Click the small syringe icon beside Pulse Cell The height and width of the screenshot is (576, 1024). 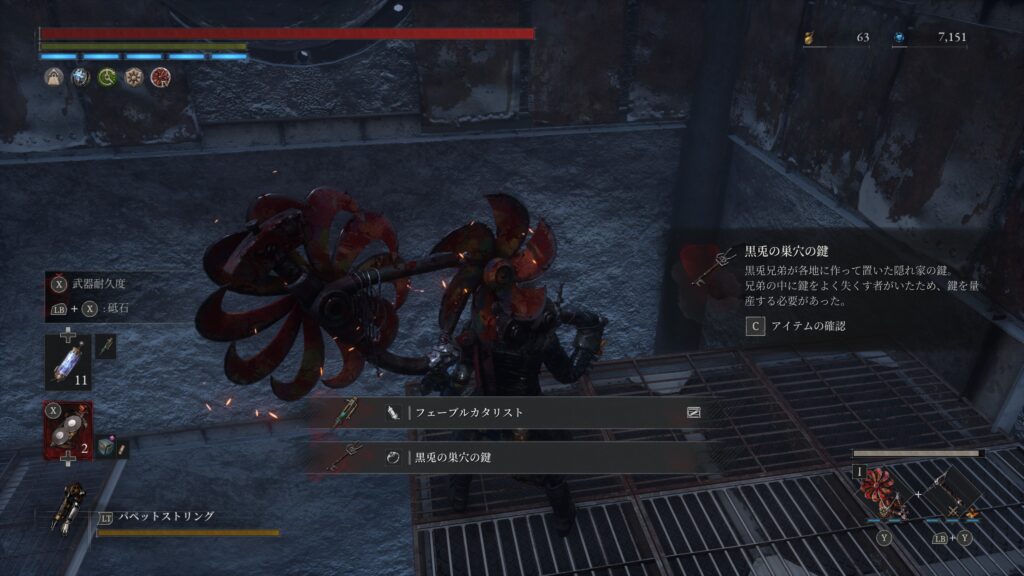(106, 347)
